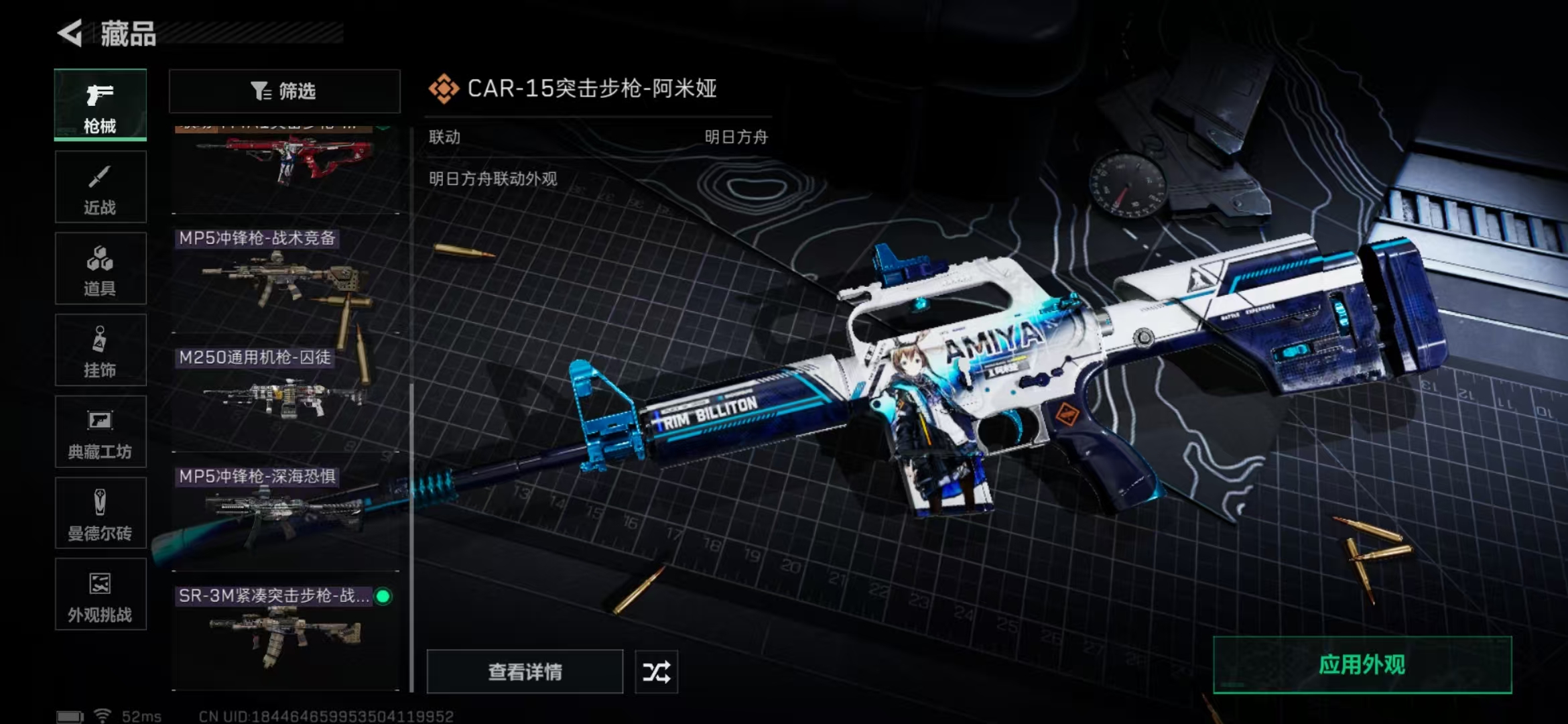Switch to the 曼德尔砖 tab
The image size is (1568, 724).
tap(101, 514)
